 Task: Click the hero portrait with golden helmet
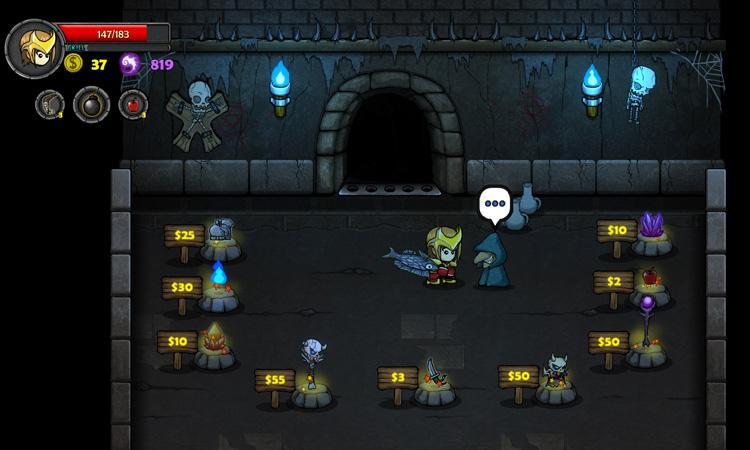tap(34, 47)
